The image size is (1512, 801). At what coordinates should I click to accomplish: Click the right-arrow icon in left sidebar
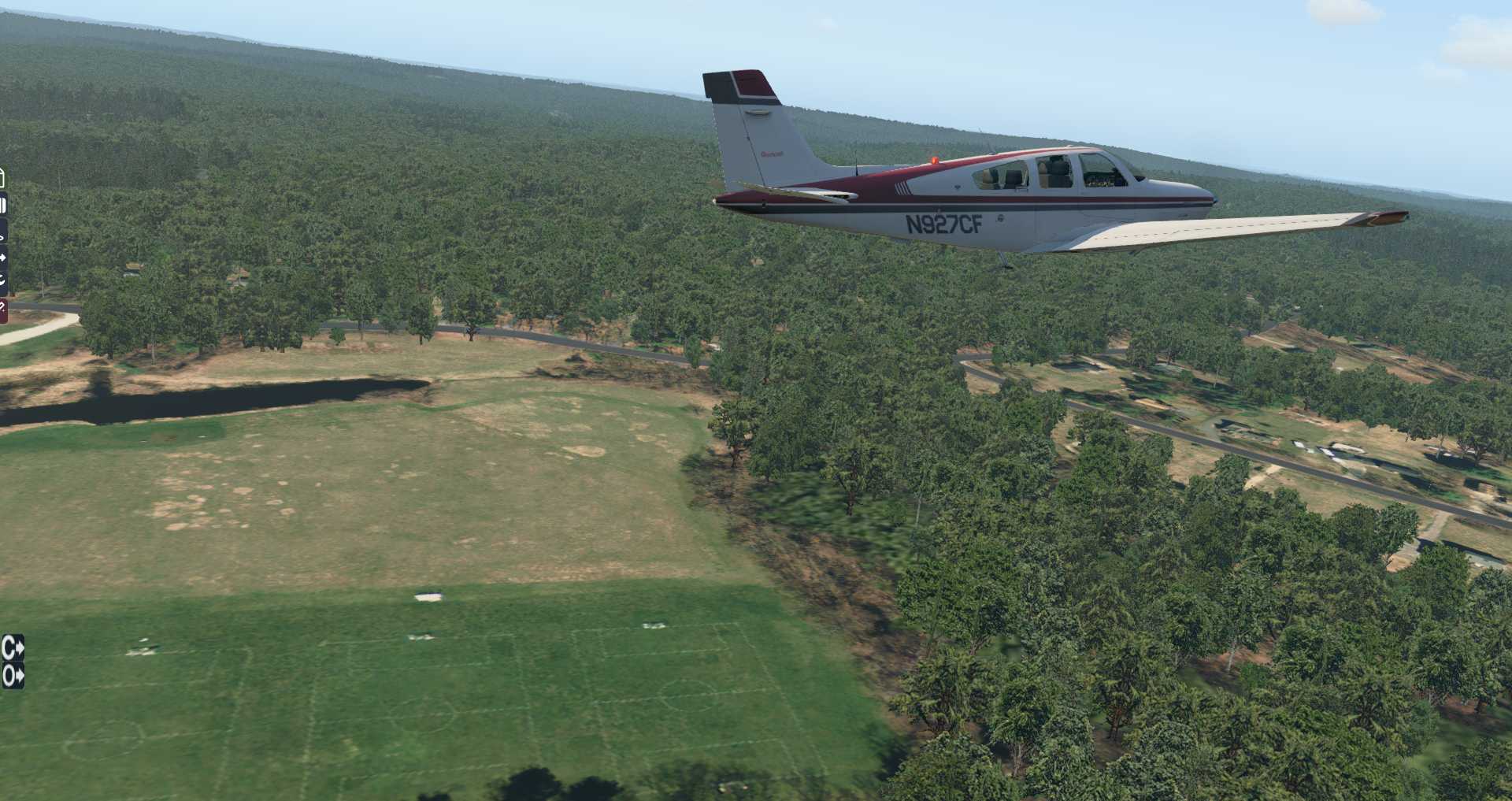click(x=3, y=258)
